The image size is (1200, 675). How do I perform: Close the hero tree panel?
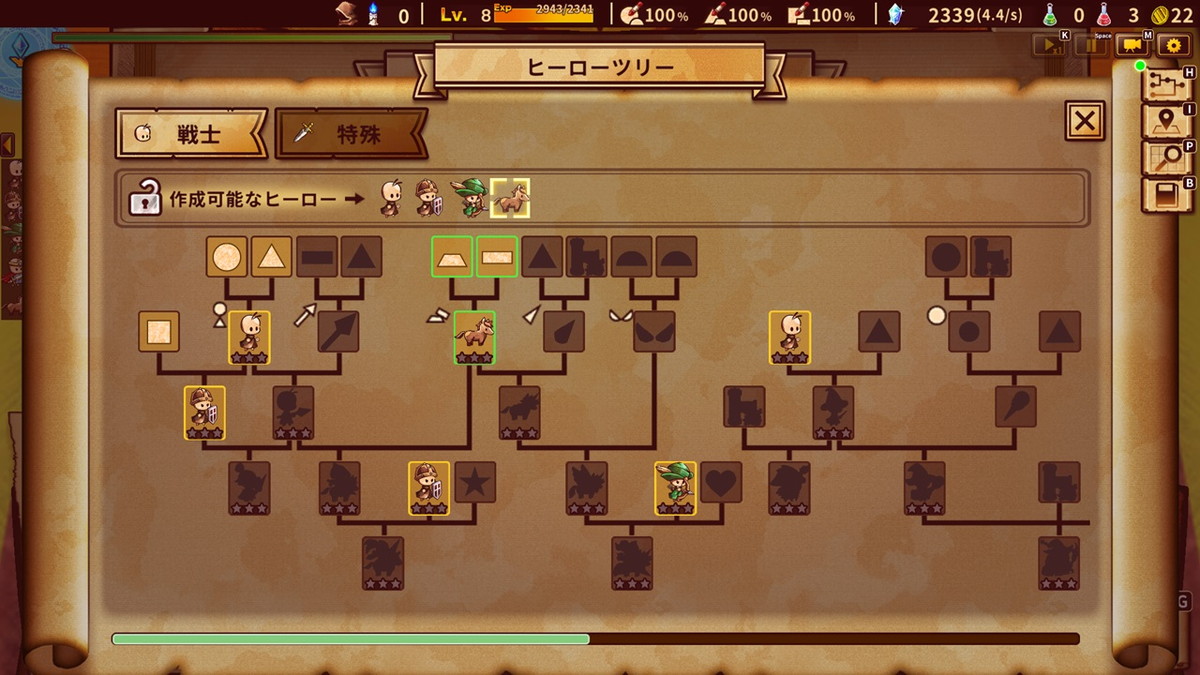(1085, 121)
